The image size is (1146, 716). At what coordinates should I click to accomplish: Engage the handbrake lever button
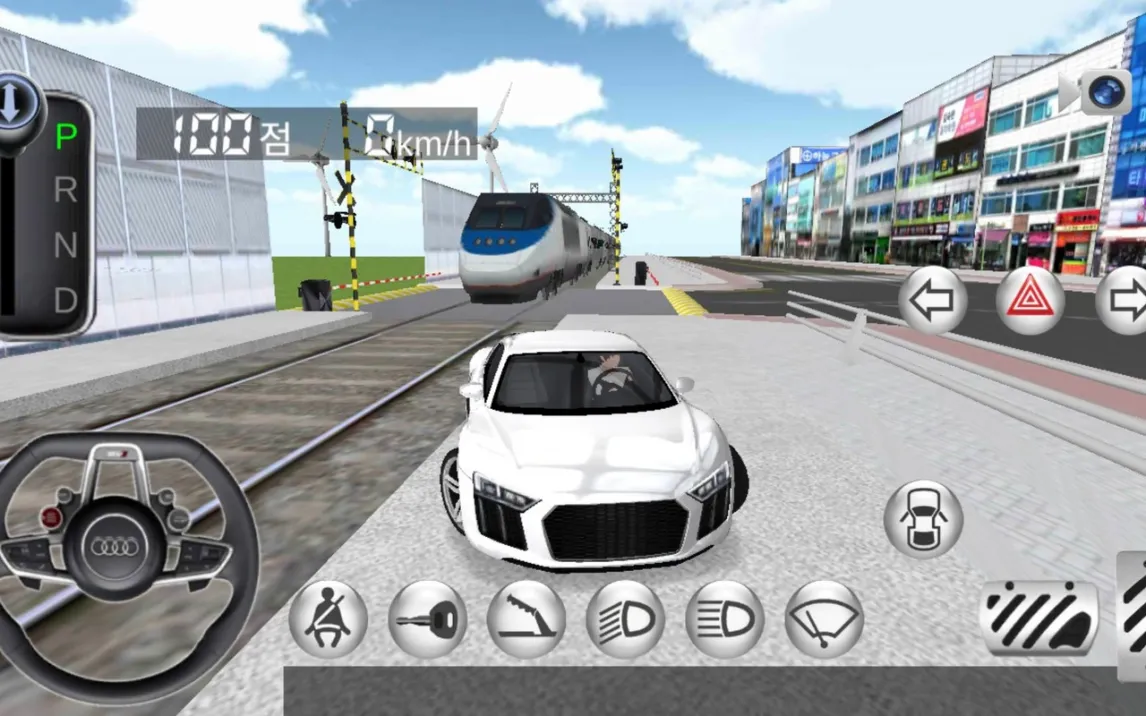coord(526,619)
